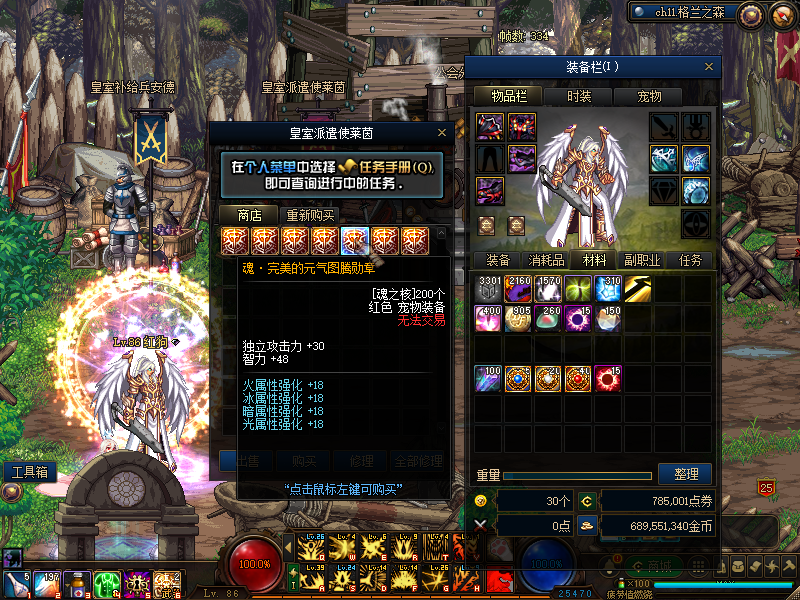This screenshot has width=800, height=600.
Task: Open the 宠物 (pet) tab
Action: [650, 96]
